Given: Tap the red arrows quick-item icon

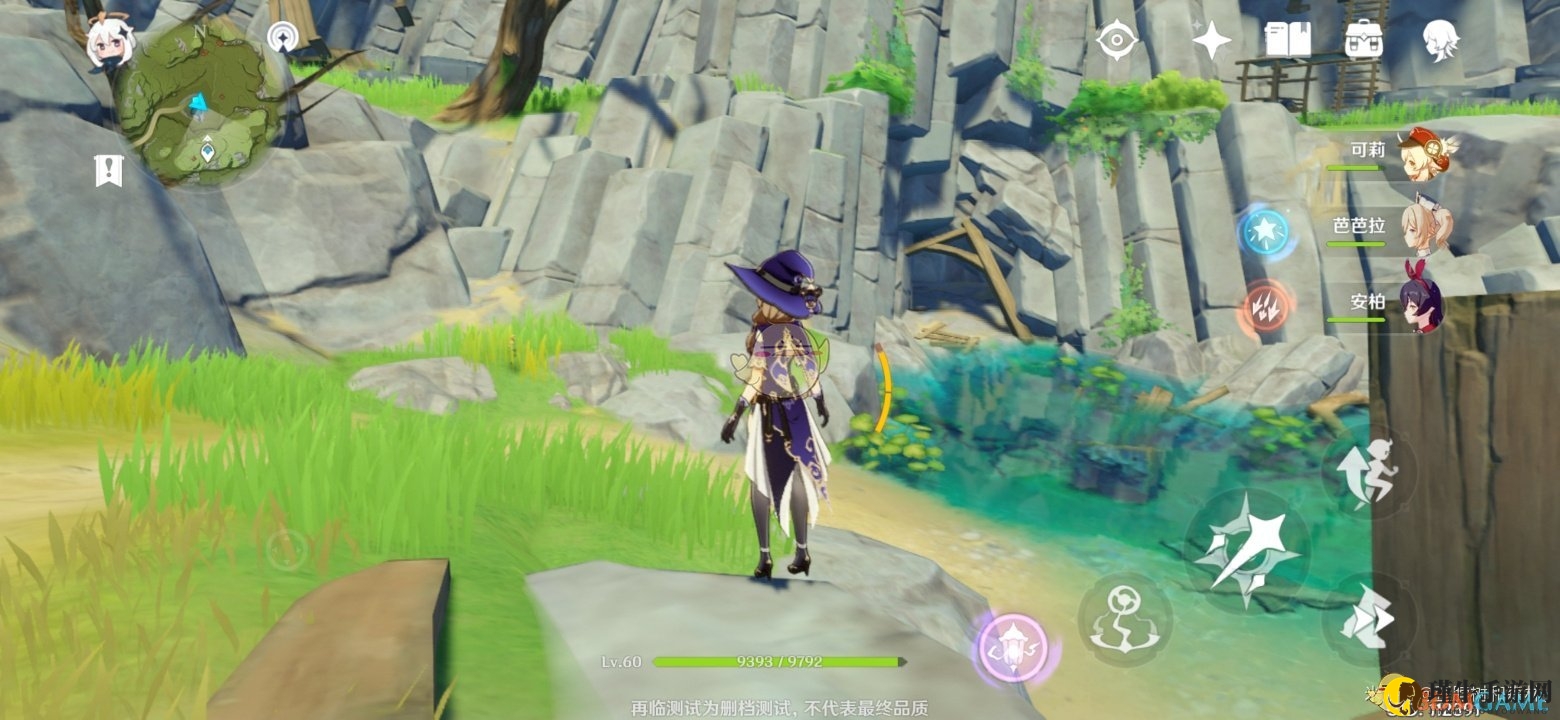Looking at the screenshot, I should (1267, 306).
